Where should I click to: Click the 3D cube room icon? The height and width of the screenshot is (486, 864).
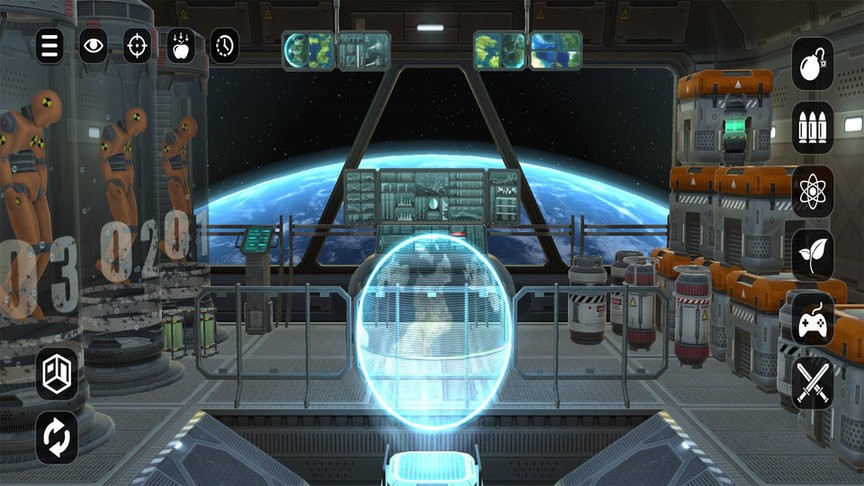pyautogui.click(x=57, y=374)
